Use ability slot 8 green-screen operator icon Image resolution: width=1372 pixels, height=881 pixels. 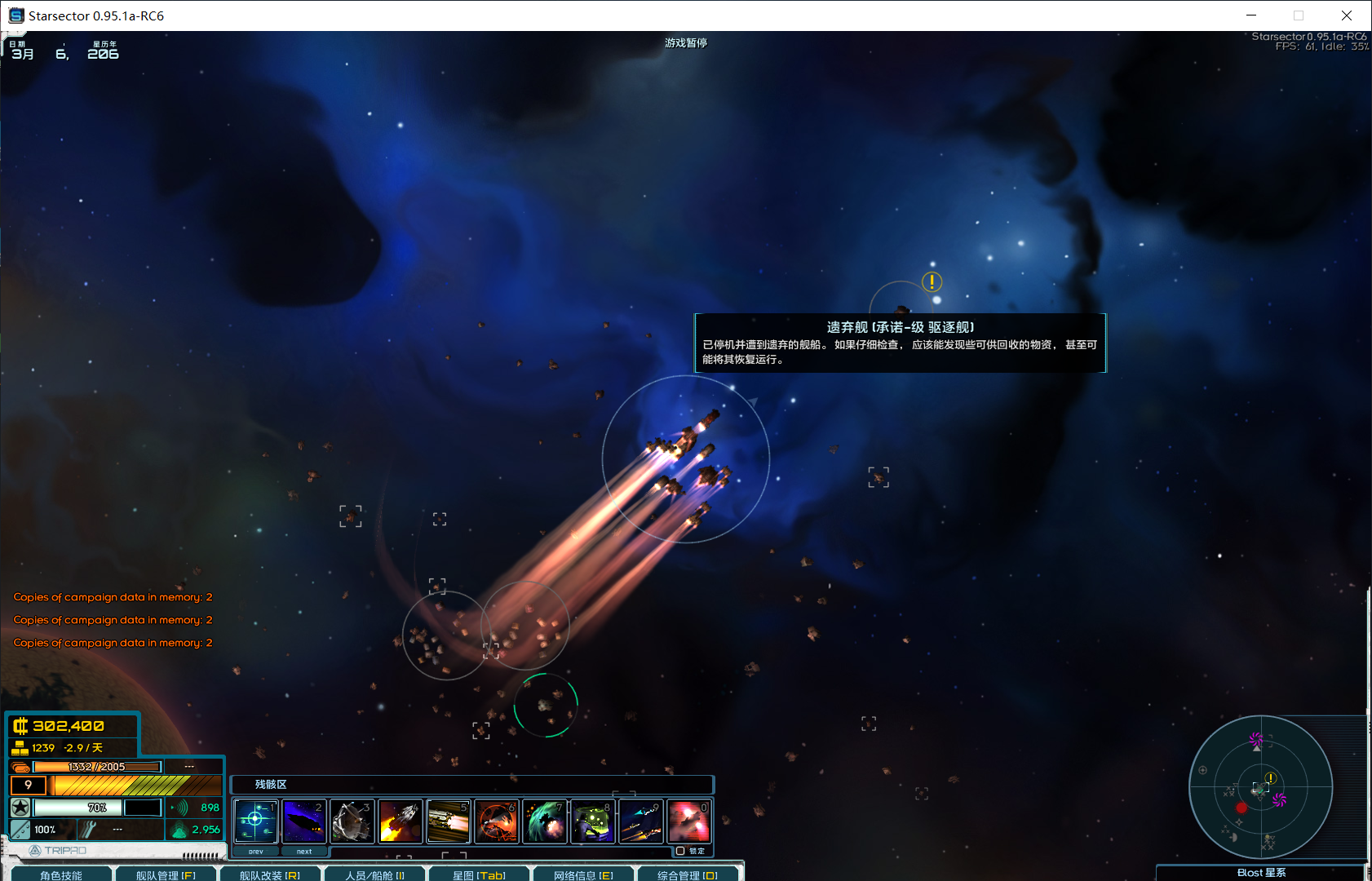(592, 821)
